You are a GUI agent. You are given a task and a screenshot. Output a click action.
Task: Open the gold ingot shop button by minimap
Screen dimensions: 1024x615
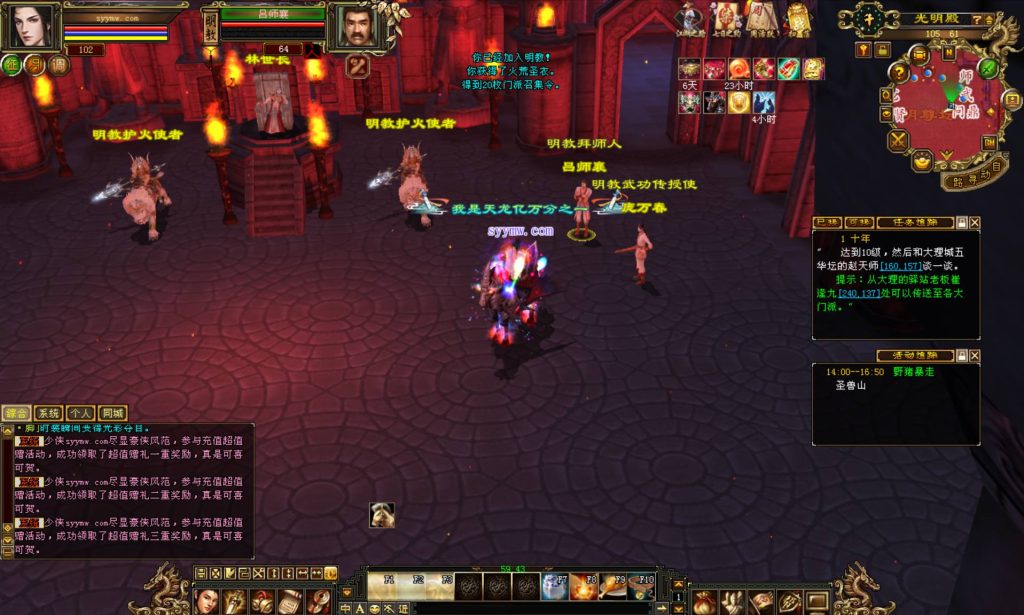pos(921,160)
